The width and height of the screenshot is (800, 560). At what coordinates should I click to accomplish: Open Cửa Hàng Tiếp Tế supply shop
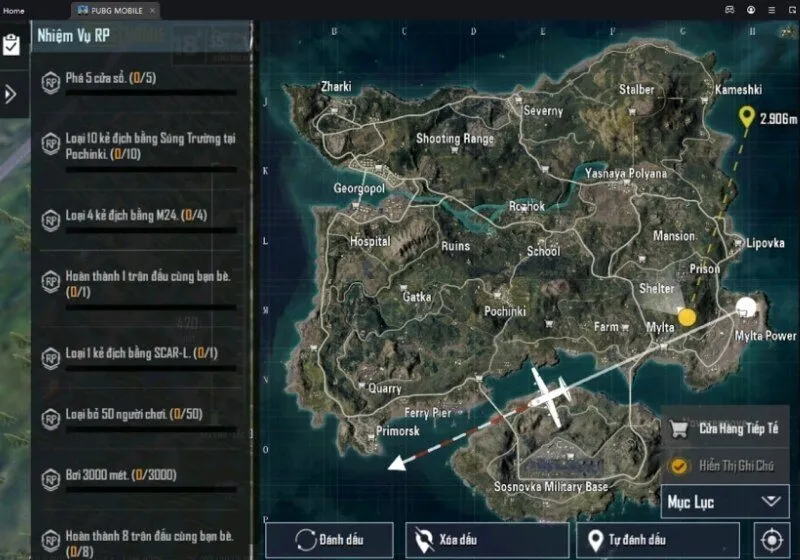click(724, 429)
